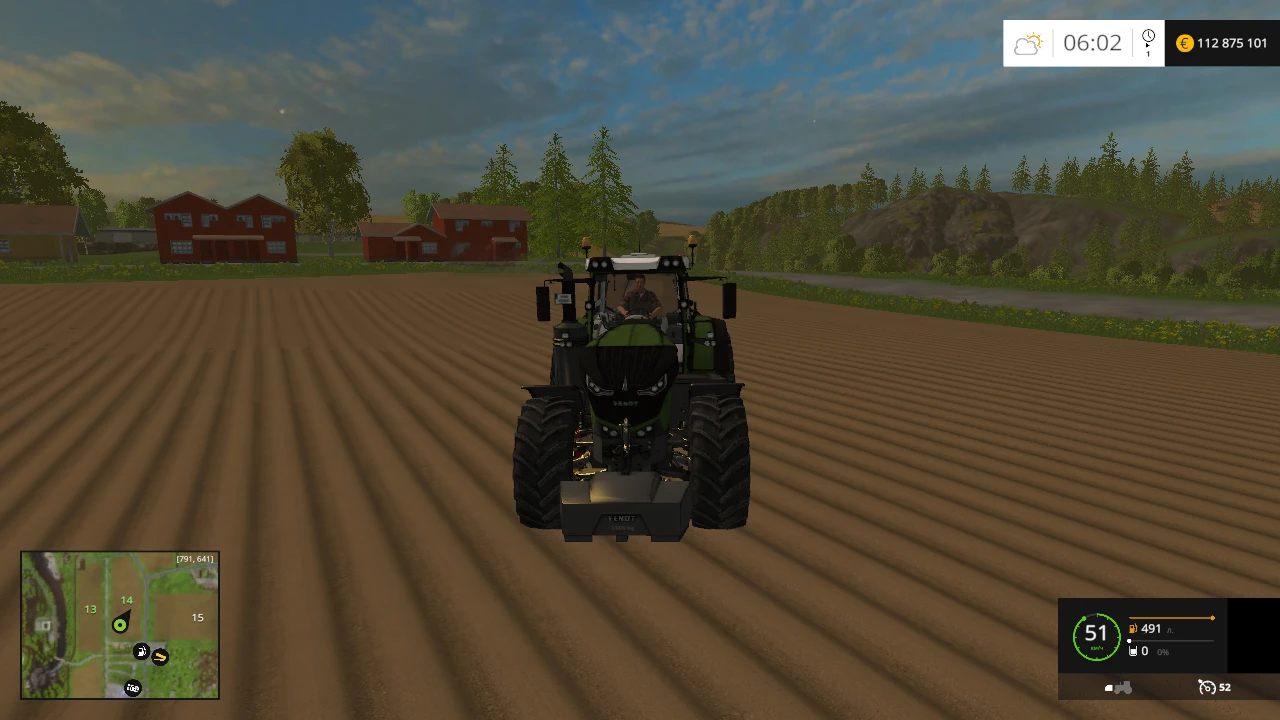
Task: Select field 15 on the minimap
Action: [197, 617]
